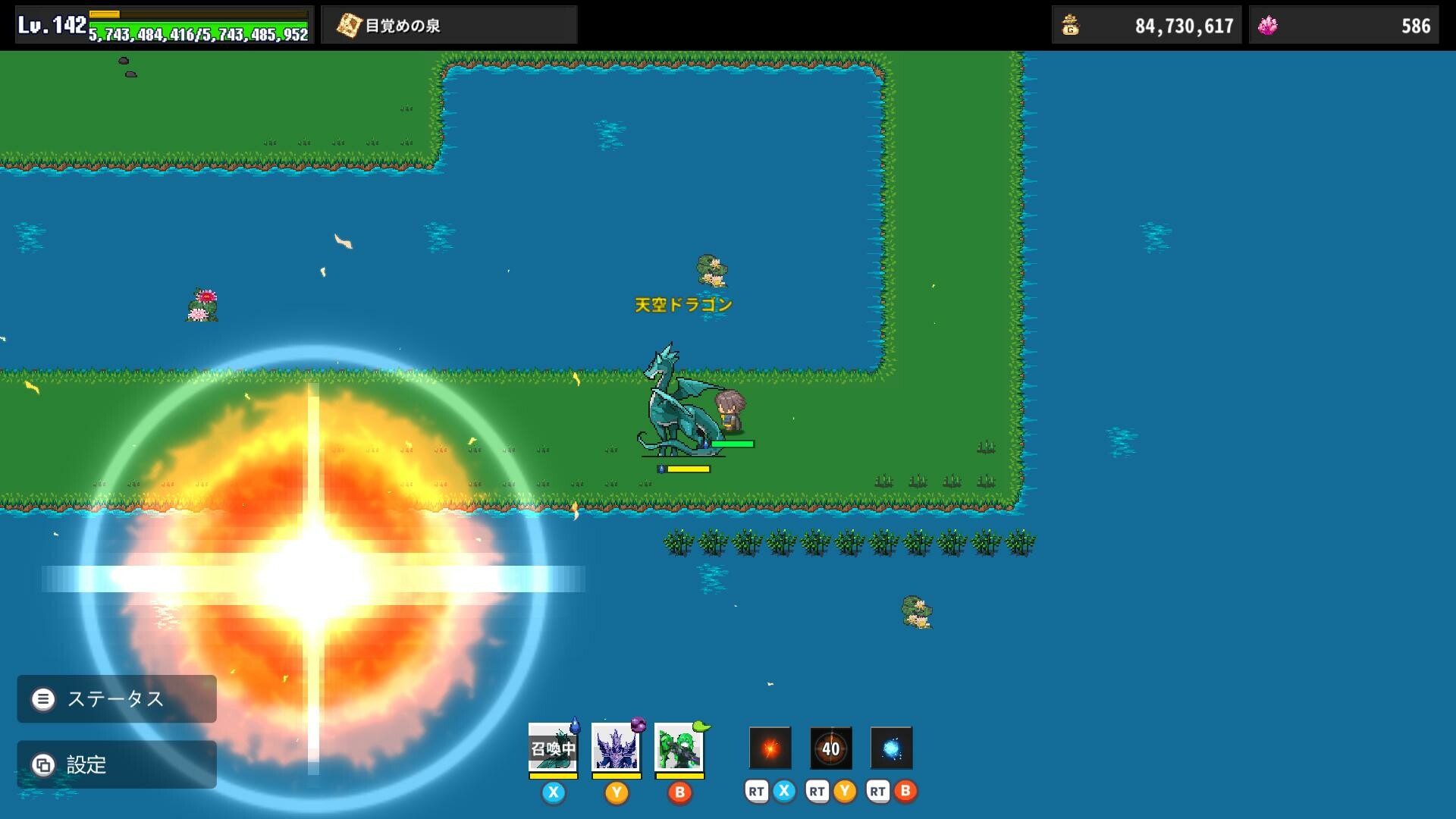
Task: Click the gold coin currency icon
Action: [1069, 24]
